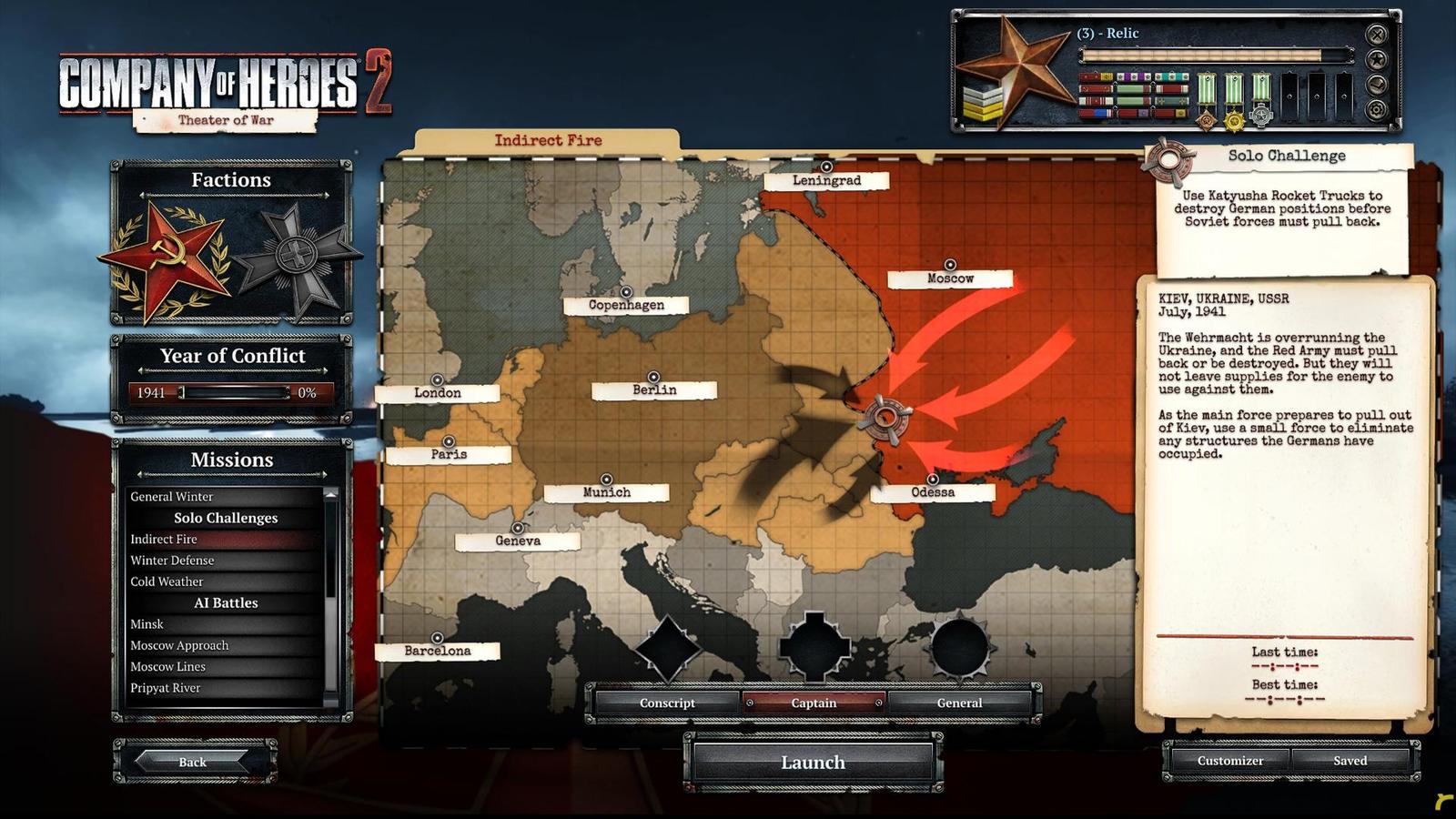The width and height of the screenshot is (1456, 819).
Task: Launch the selected mission
Action: (813, 763)
